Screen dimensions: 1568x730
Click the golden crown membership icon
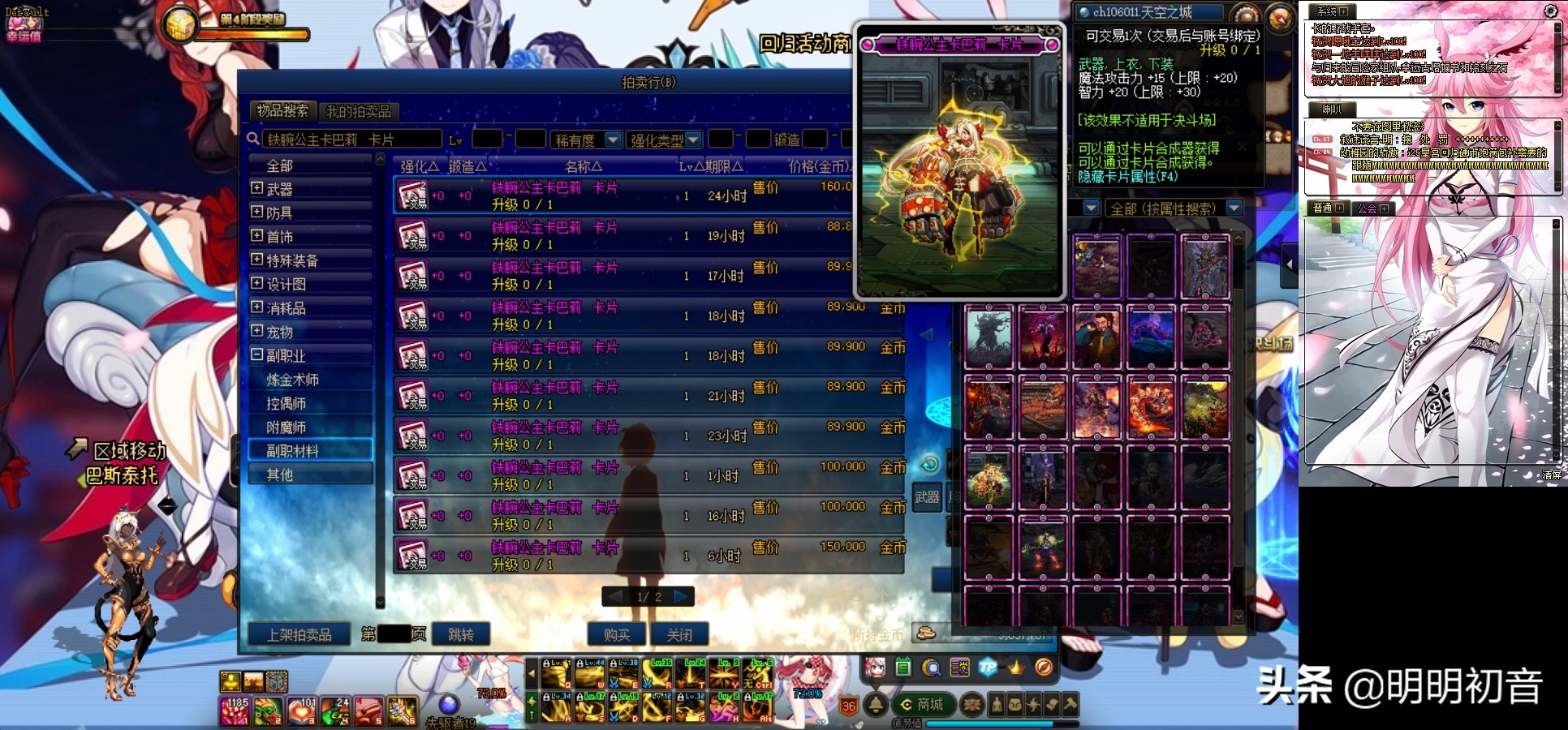click(1017, 668)
